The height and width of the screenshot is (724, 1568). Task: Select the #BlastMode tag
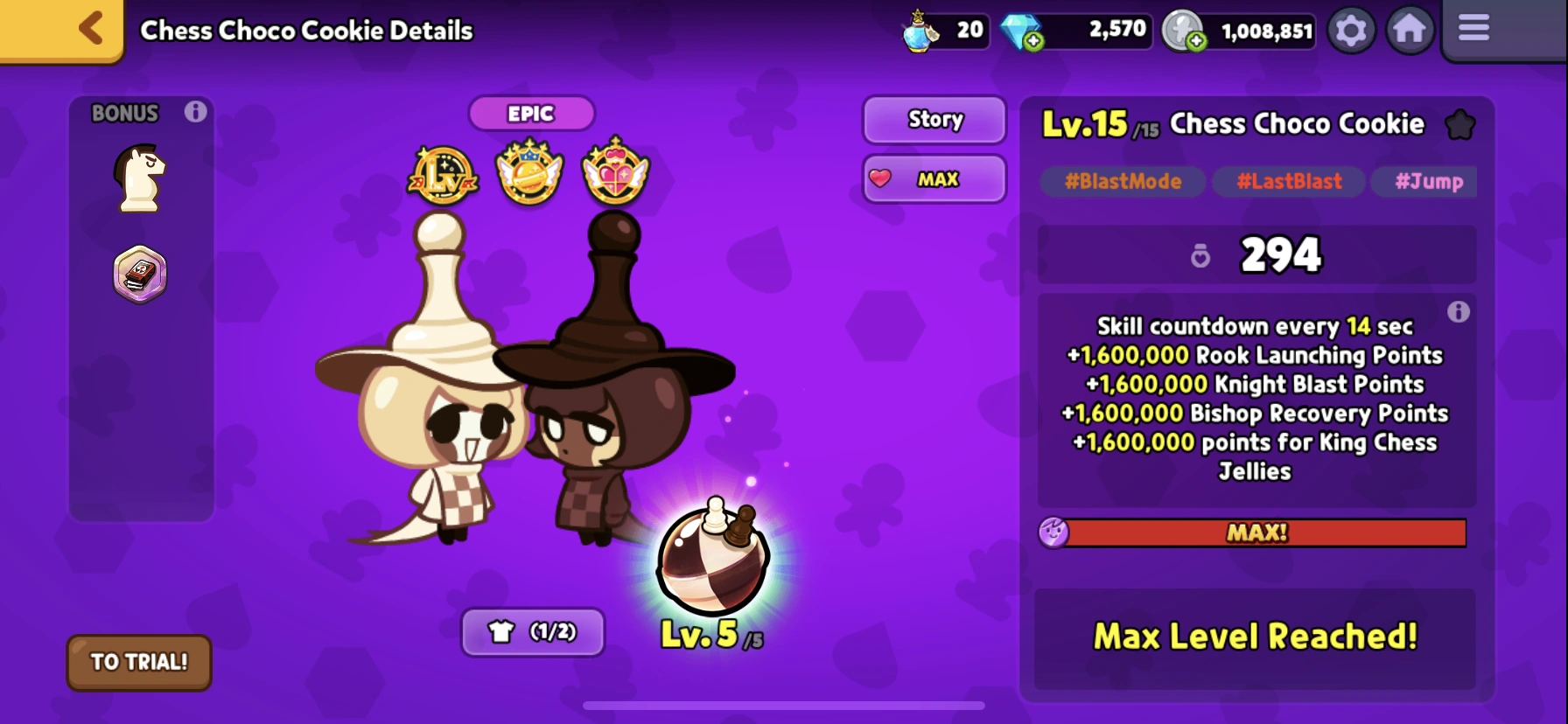(1123, 182)
